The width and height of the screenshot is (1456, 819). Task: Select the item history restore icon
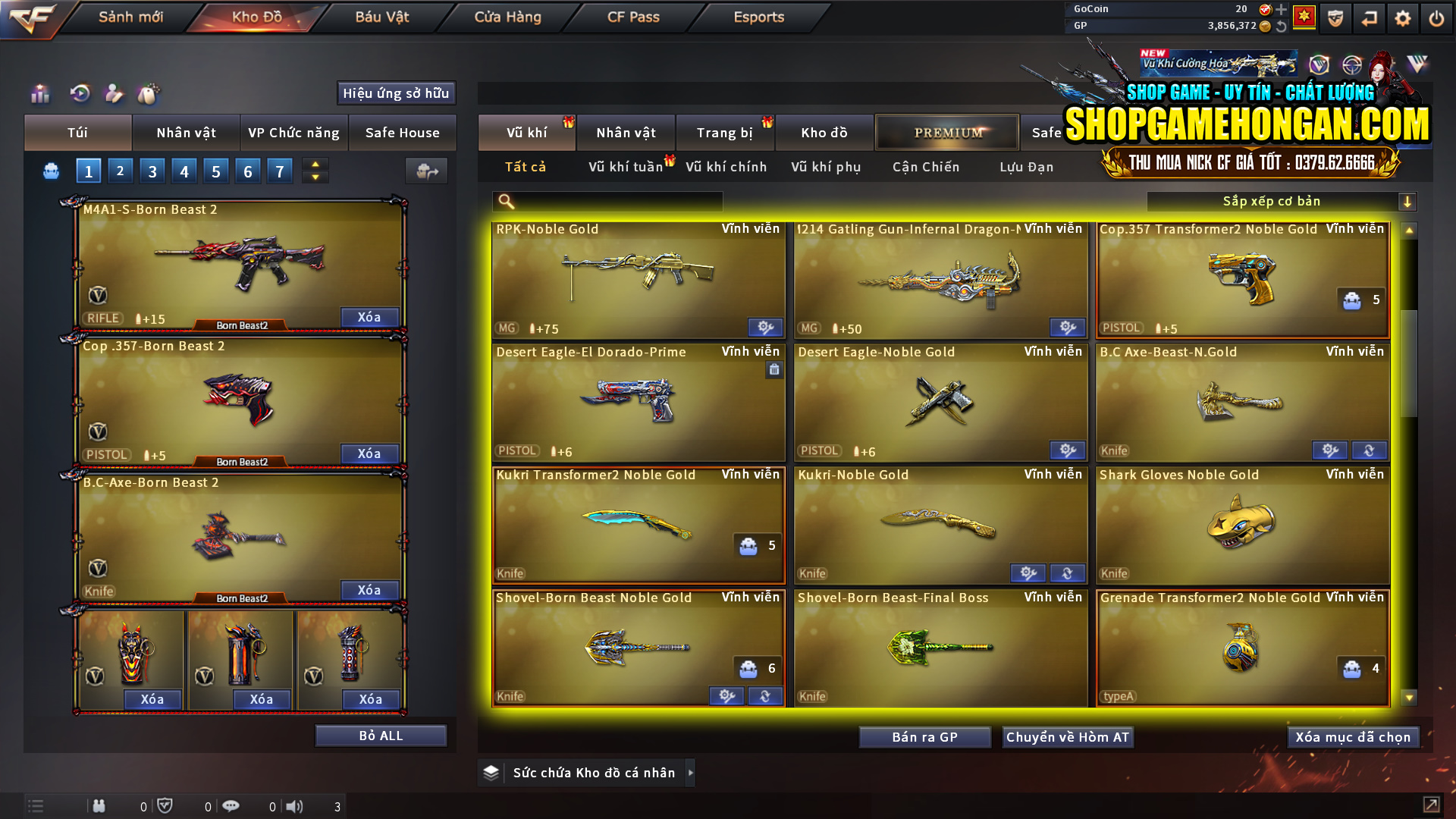point(80,93)
